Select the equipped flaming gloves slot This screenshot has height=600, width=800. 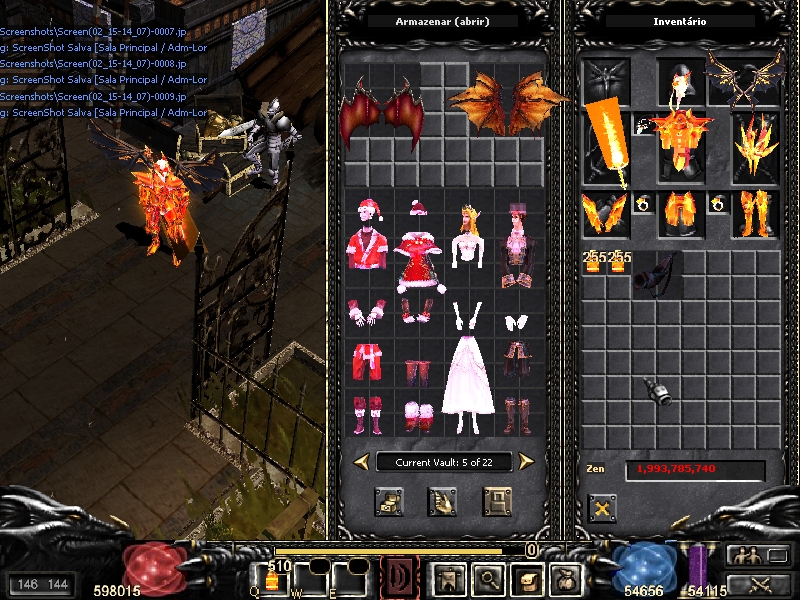pyautogui.click(x=603, y=212)
